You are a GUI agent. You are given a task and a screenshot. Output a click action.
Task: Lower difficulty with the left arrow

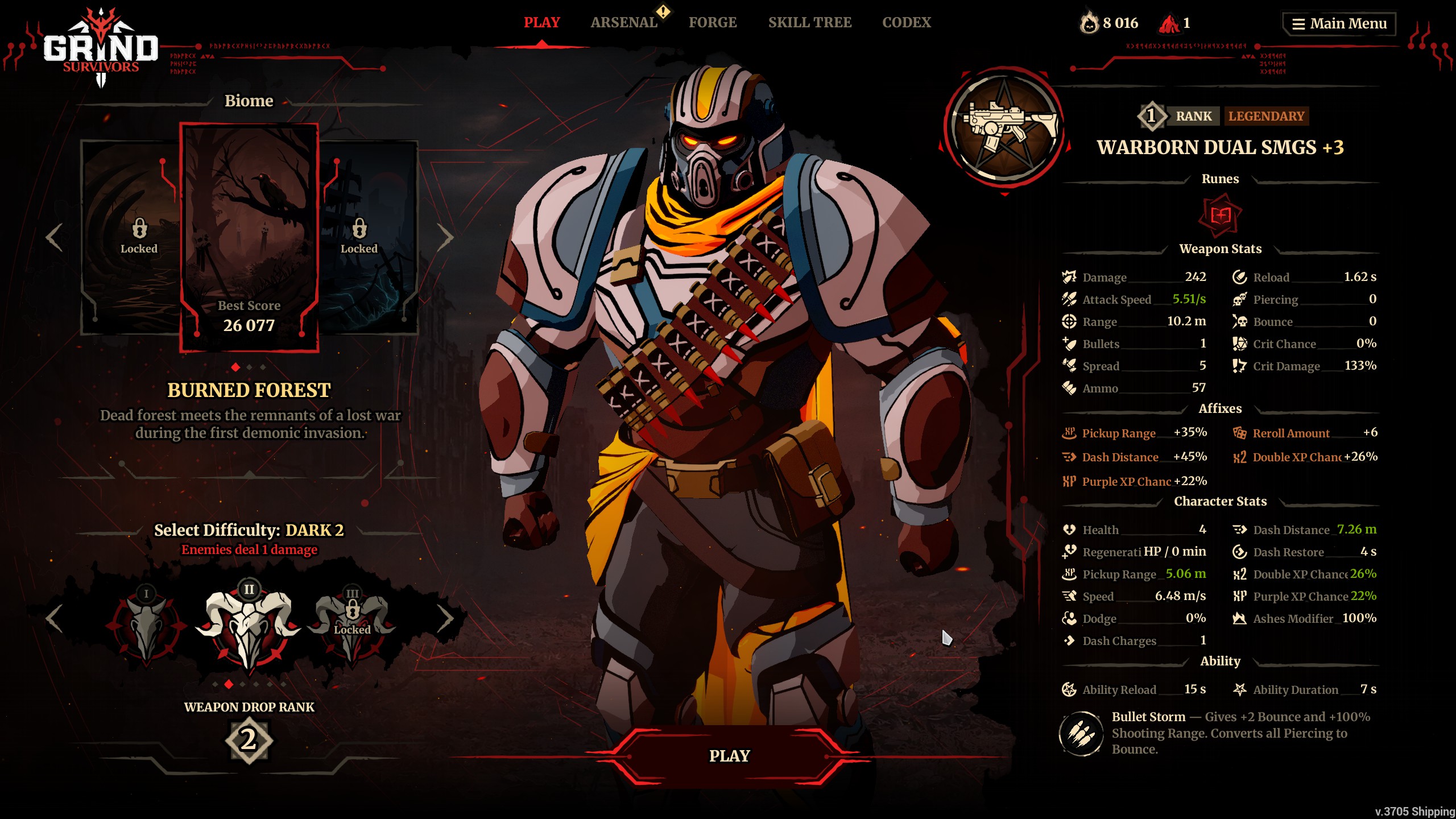[x=55, y=618]
